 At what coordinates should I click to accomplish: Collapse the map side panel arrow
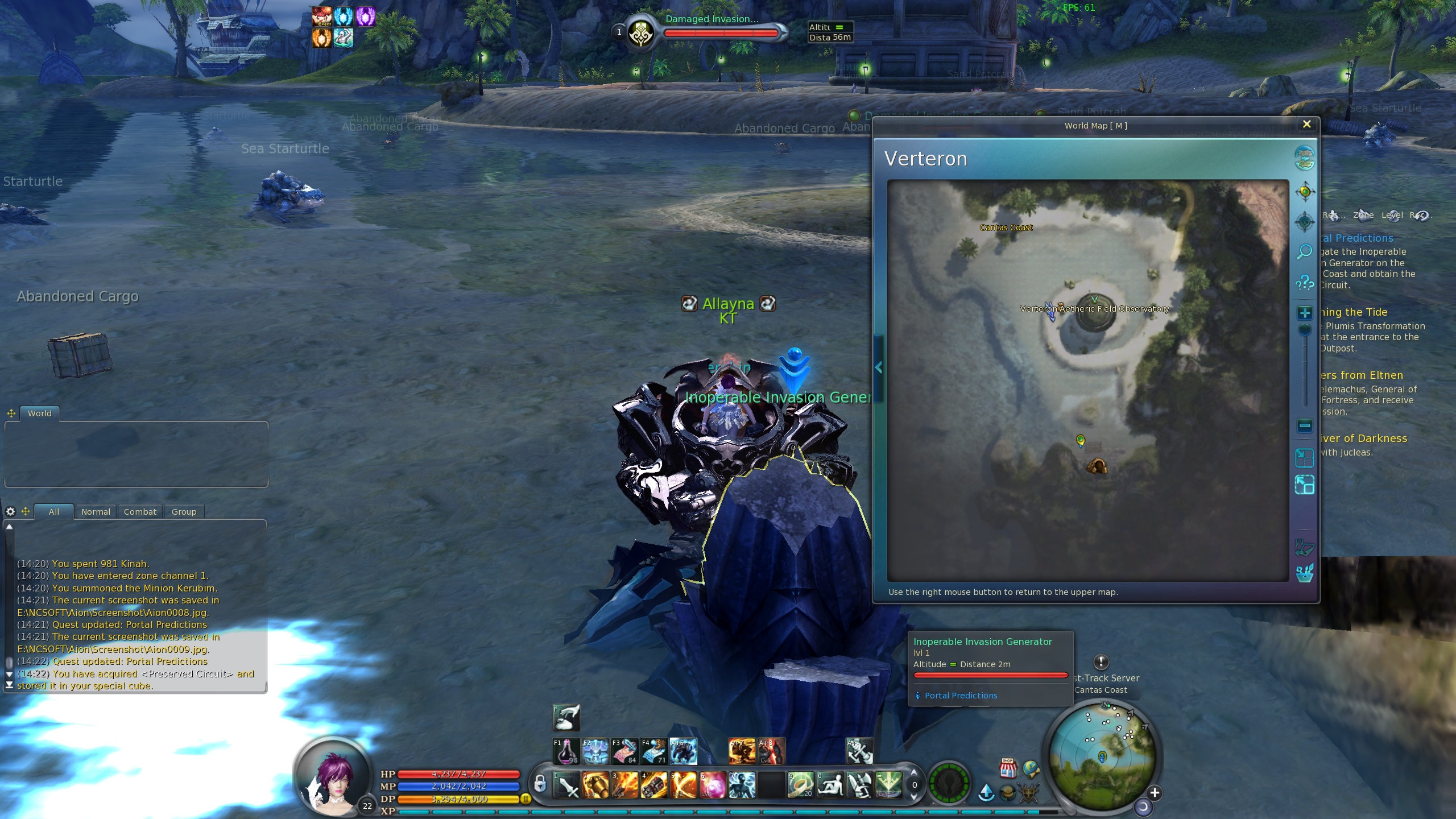[879, 368]
